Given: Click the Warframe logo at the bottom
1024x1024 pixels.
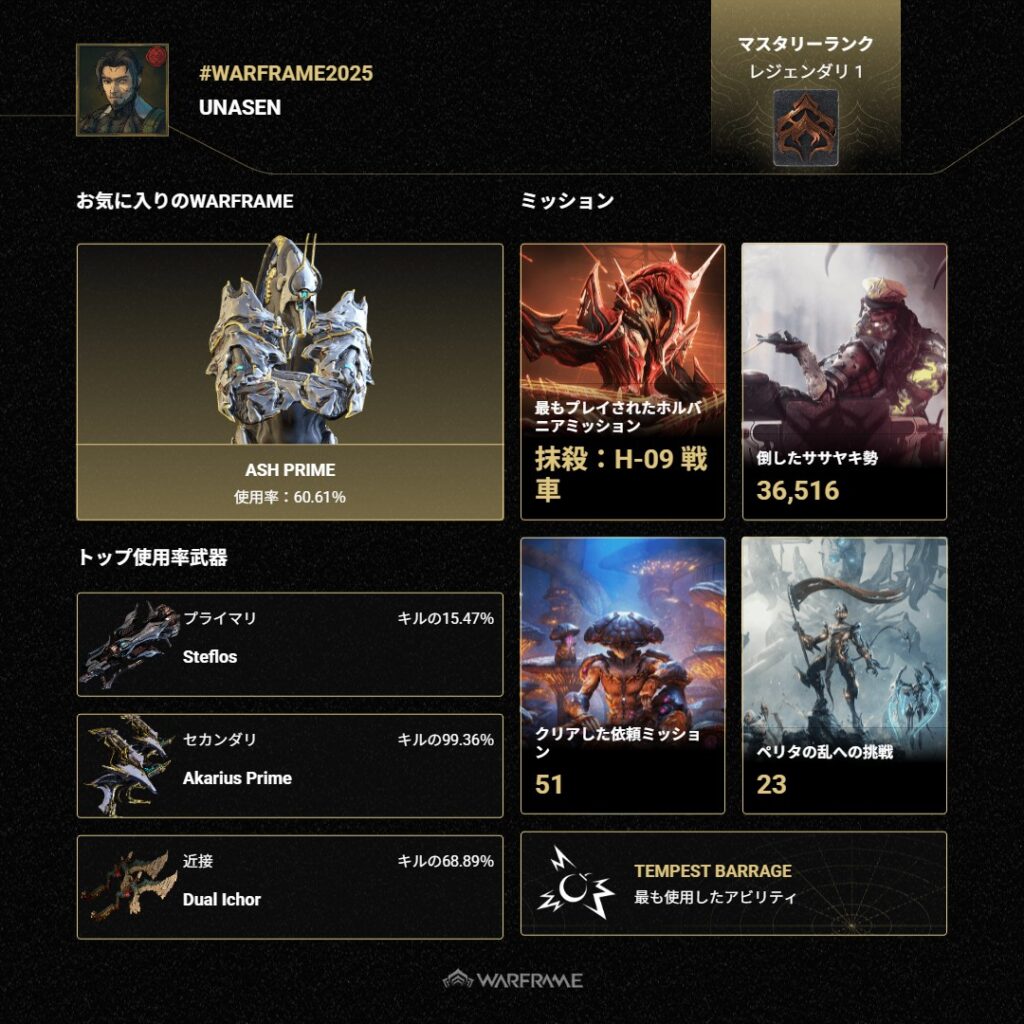Looking at the screenshot, I should click(512, 980).
